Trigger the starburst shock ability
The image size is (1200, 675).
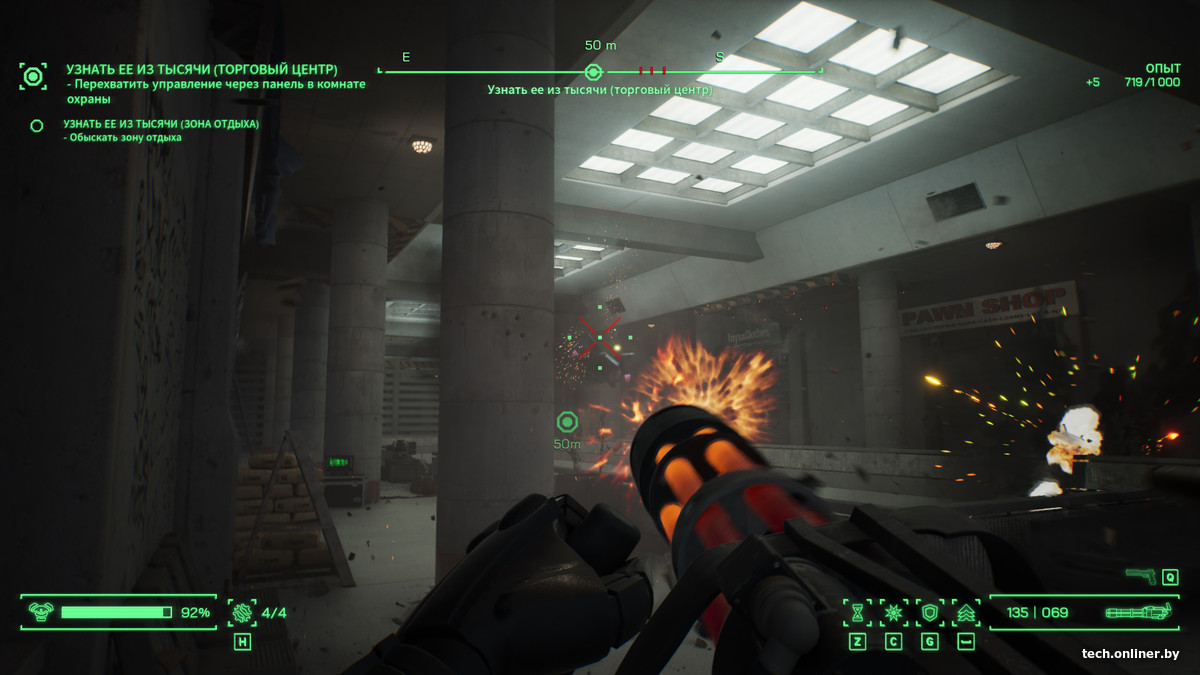pyautogui.click(x=893, y=612)
